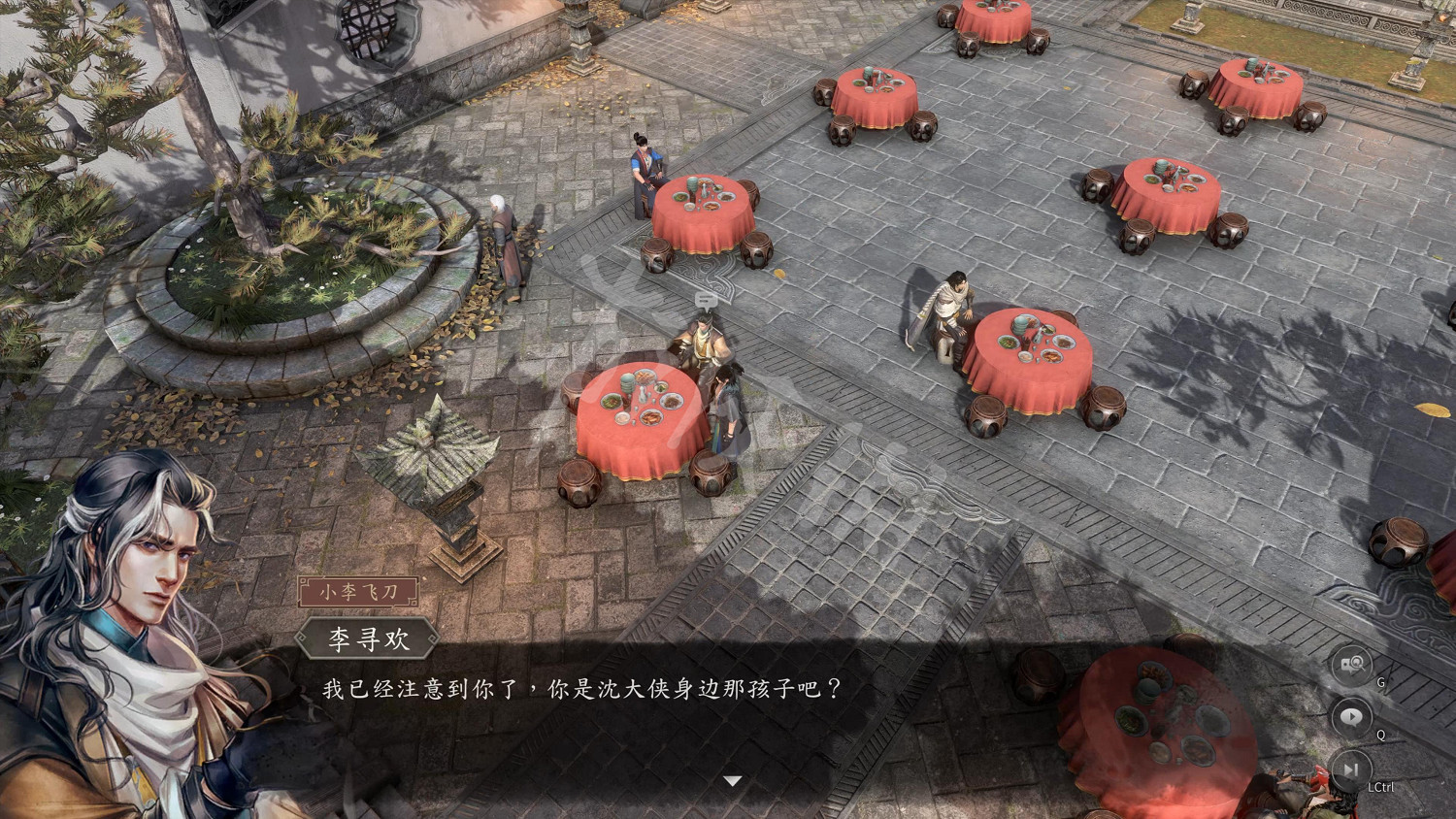The width and height of the screenshot is (1456, 819).
Task: Click the play symbol inside the Q bubble
Action: point(1352,715)
